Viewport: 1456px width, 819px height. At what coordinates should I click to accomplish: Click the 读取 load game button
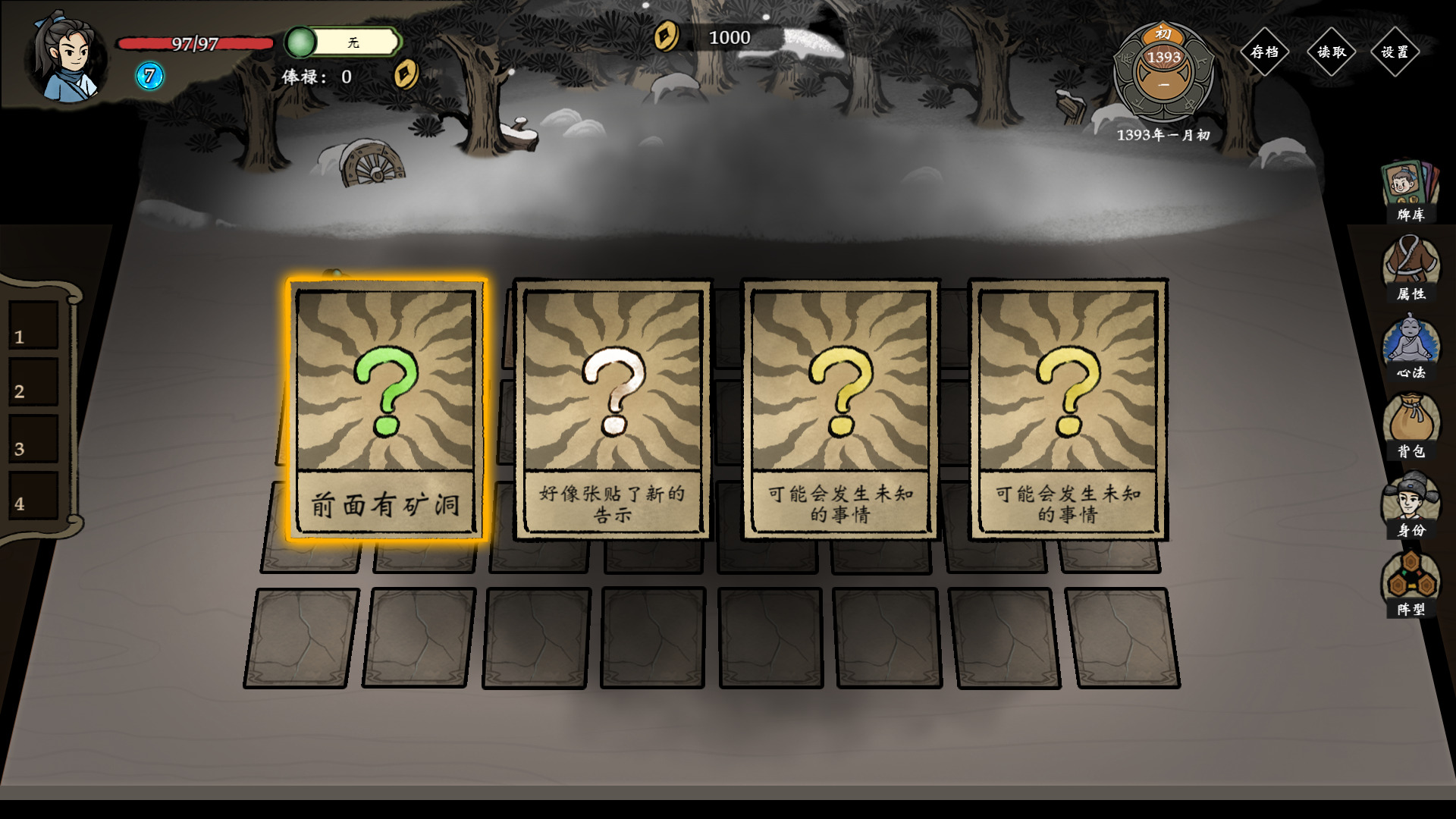coord(1331,52)
